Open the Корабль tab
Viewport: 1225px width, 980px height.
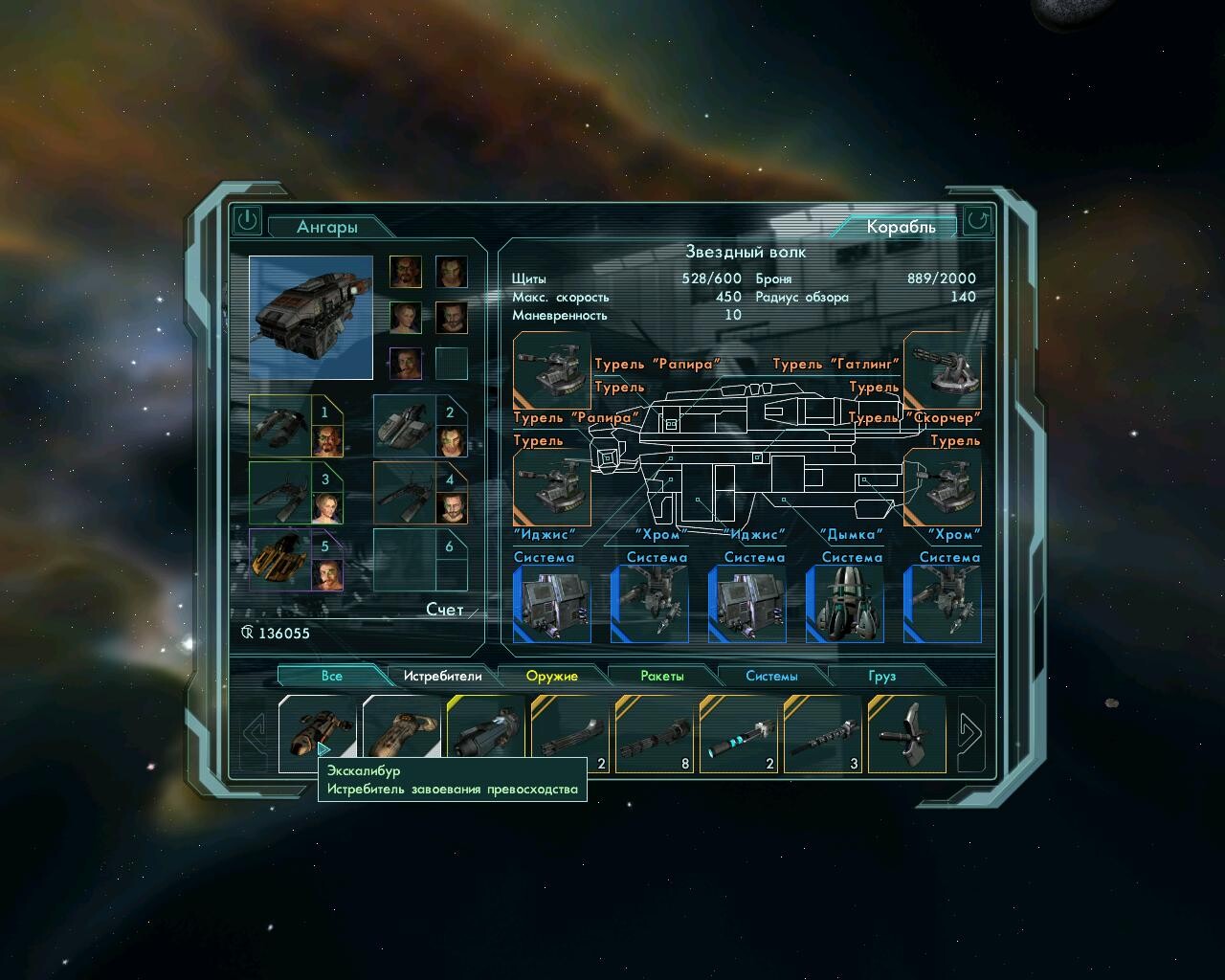tap(900, 227)
